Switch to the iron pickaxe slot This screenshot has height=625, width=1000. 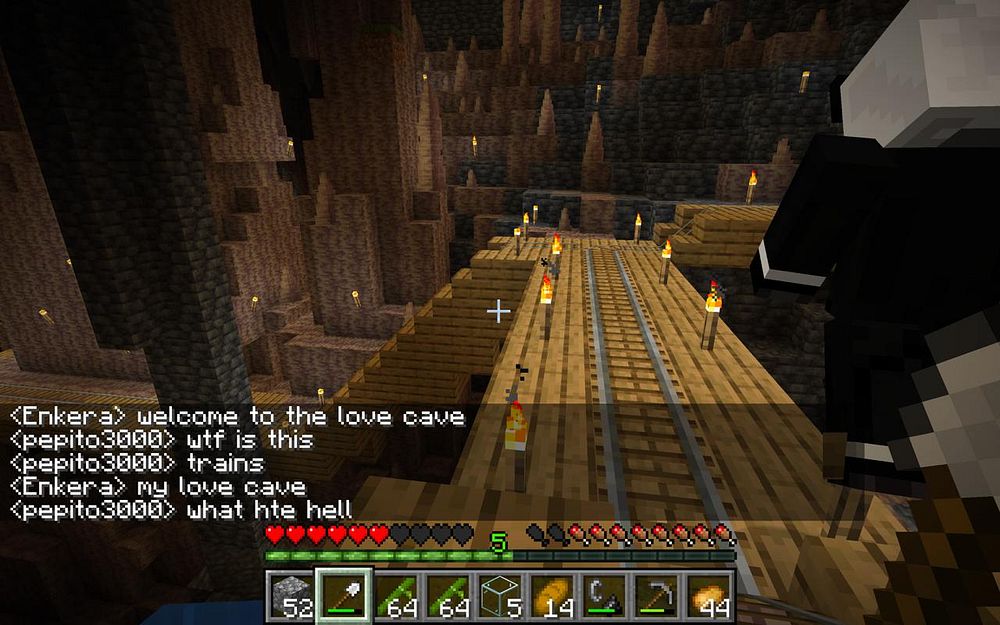pyautogui.click(x=656, y=595)
